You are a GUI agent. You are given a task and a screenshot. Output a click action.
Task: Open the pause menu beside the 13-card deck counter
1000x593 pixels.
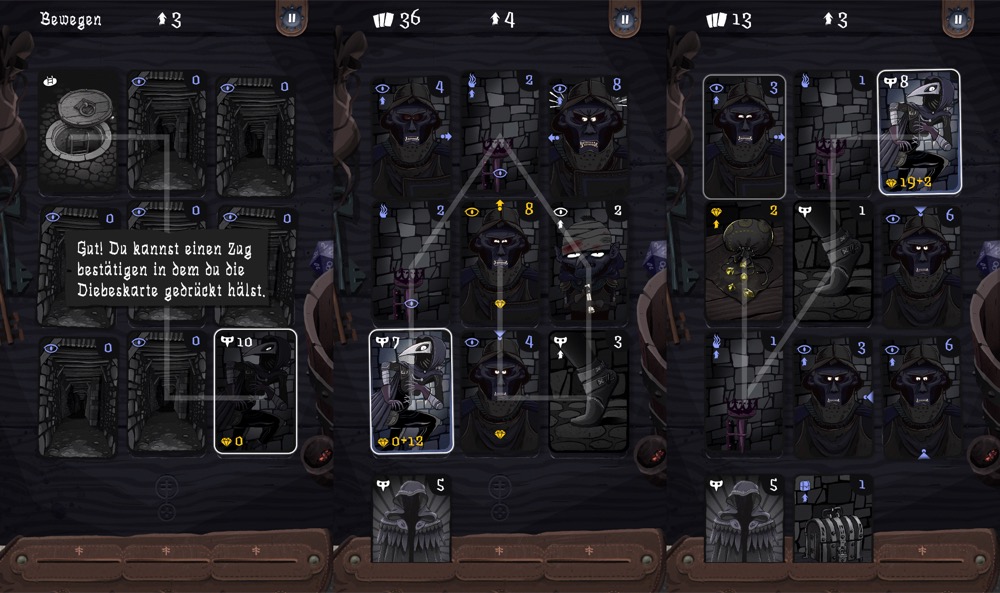click(x=958, y=18)
